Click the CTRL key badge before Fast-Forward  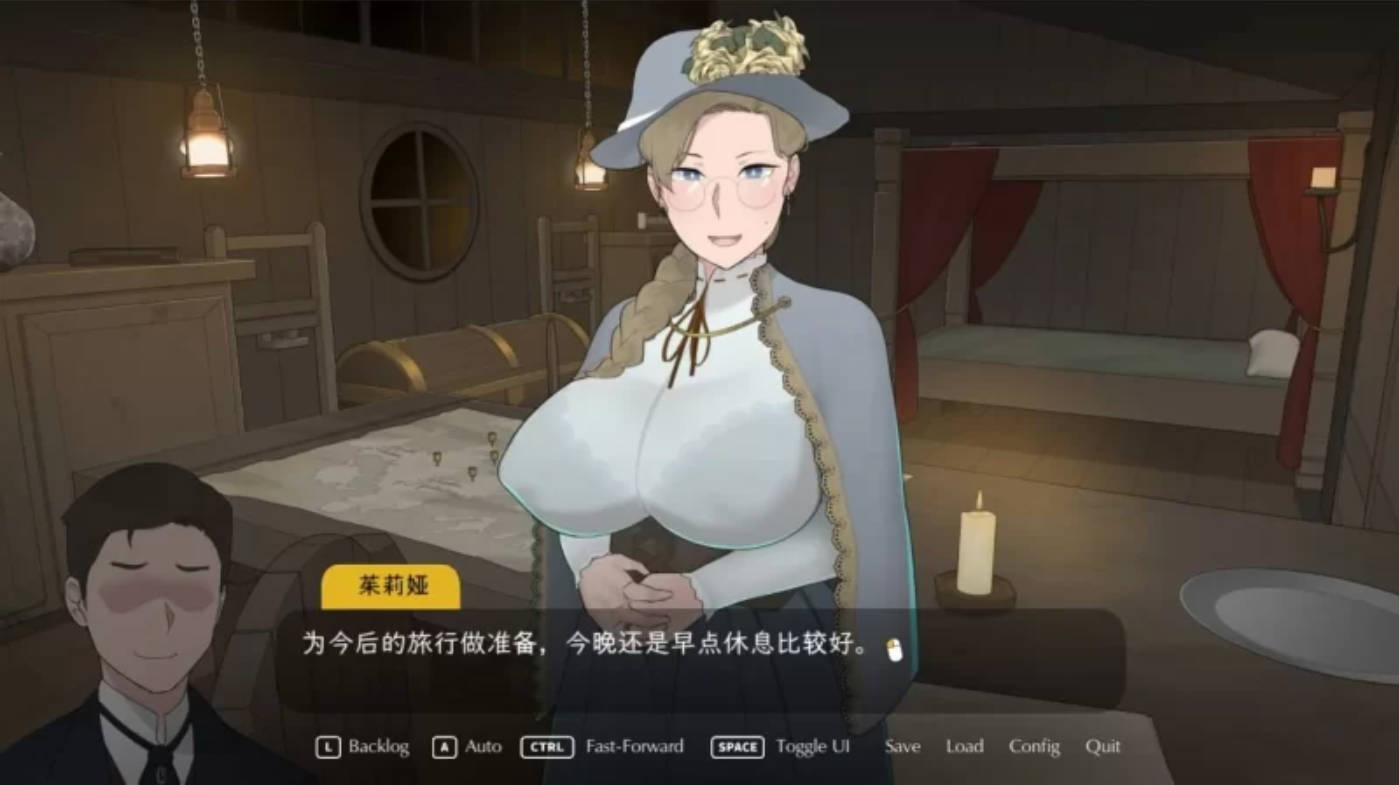click(546, 746)
